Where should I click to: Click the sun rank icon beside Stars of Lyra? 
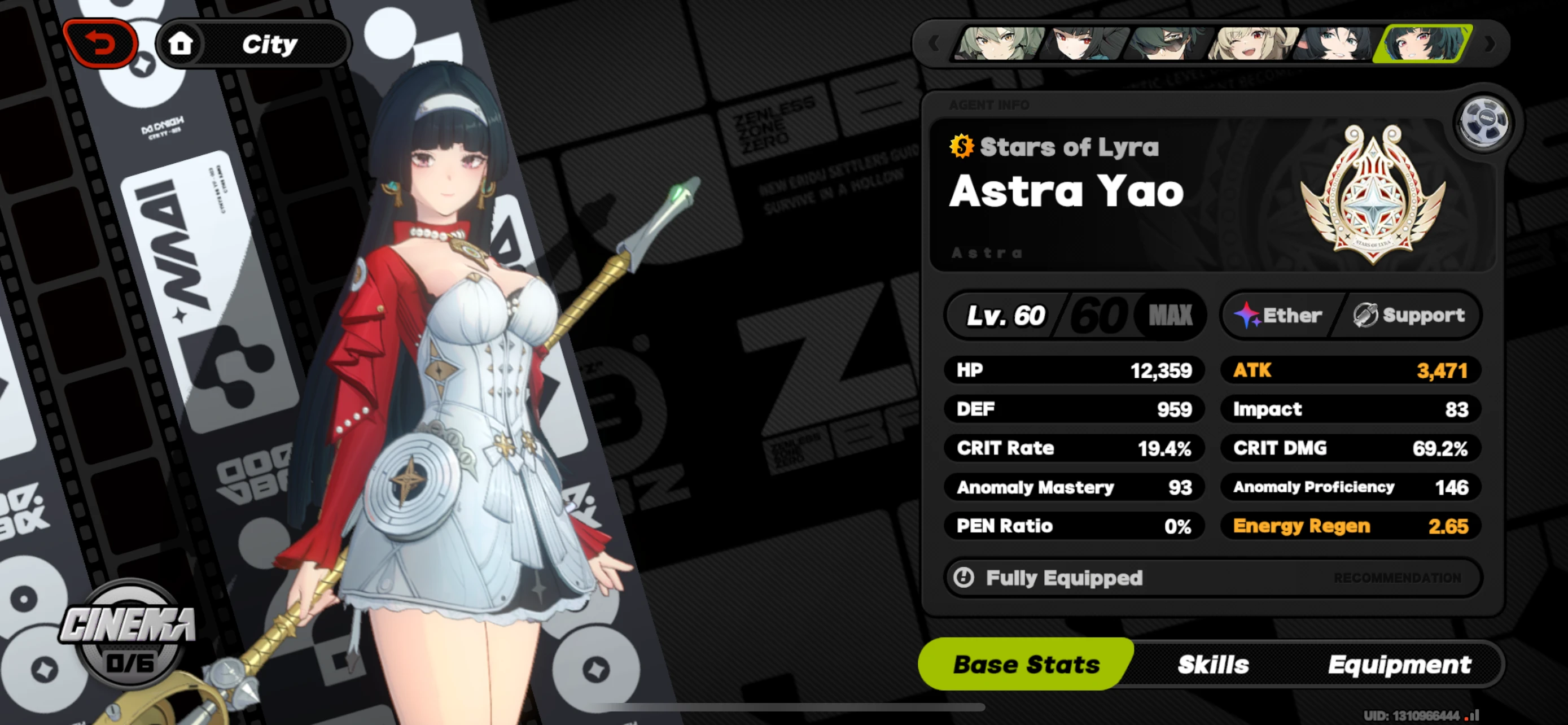click(x=962, y=146)
